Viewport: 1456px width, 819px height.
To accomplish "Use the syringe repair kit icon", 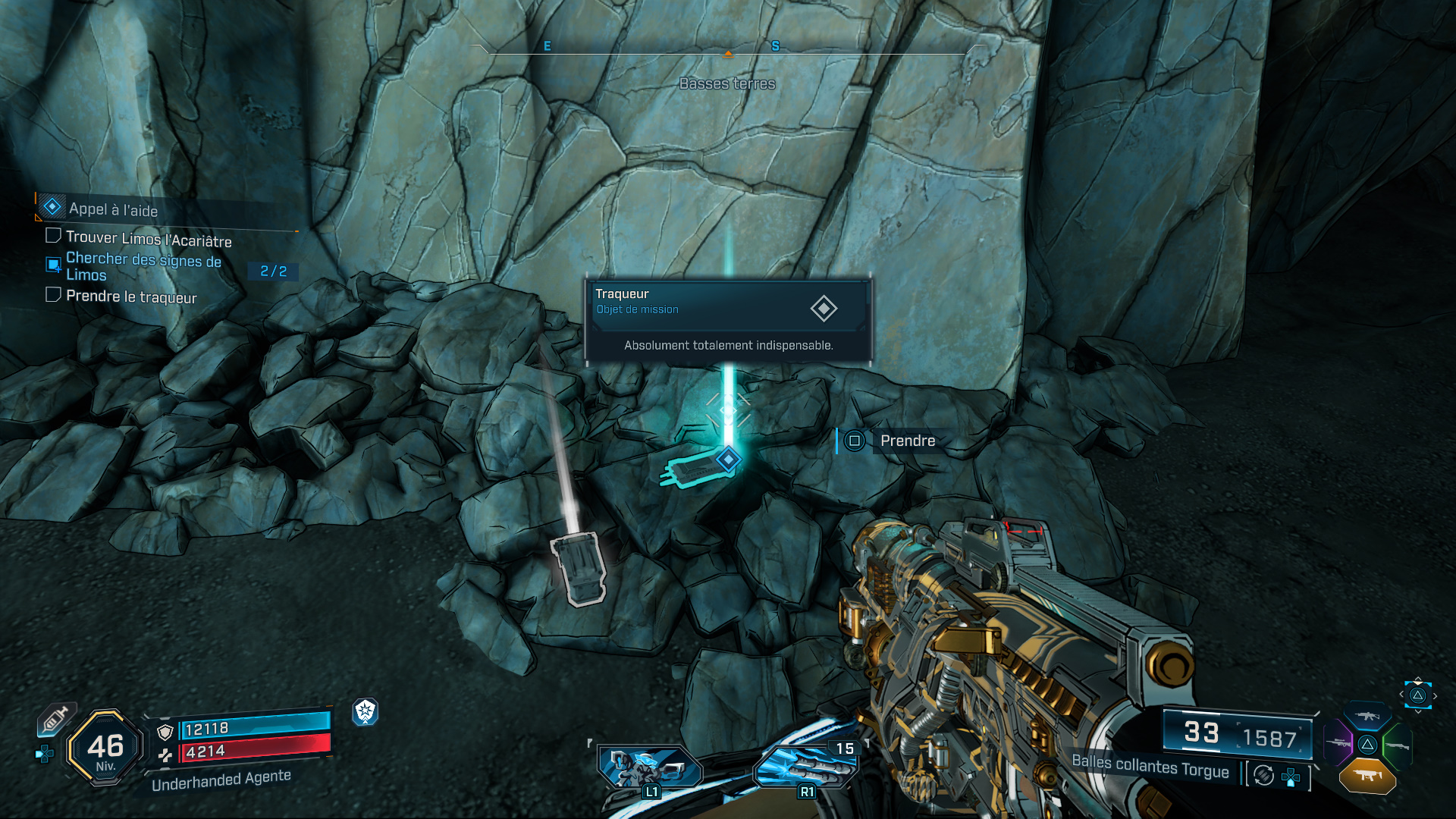I will coord(56,718).
